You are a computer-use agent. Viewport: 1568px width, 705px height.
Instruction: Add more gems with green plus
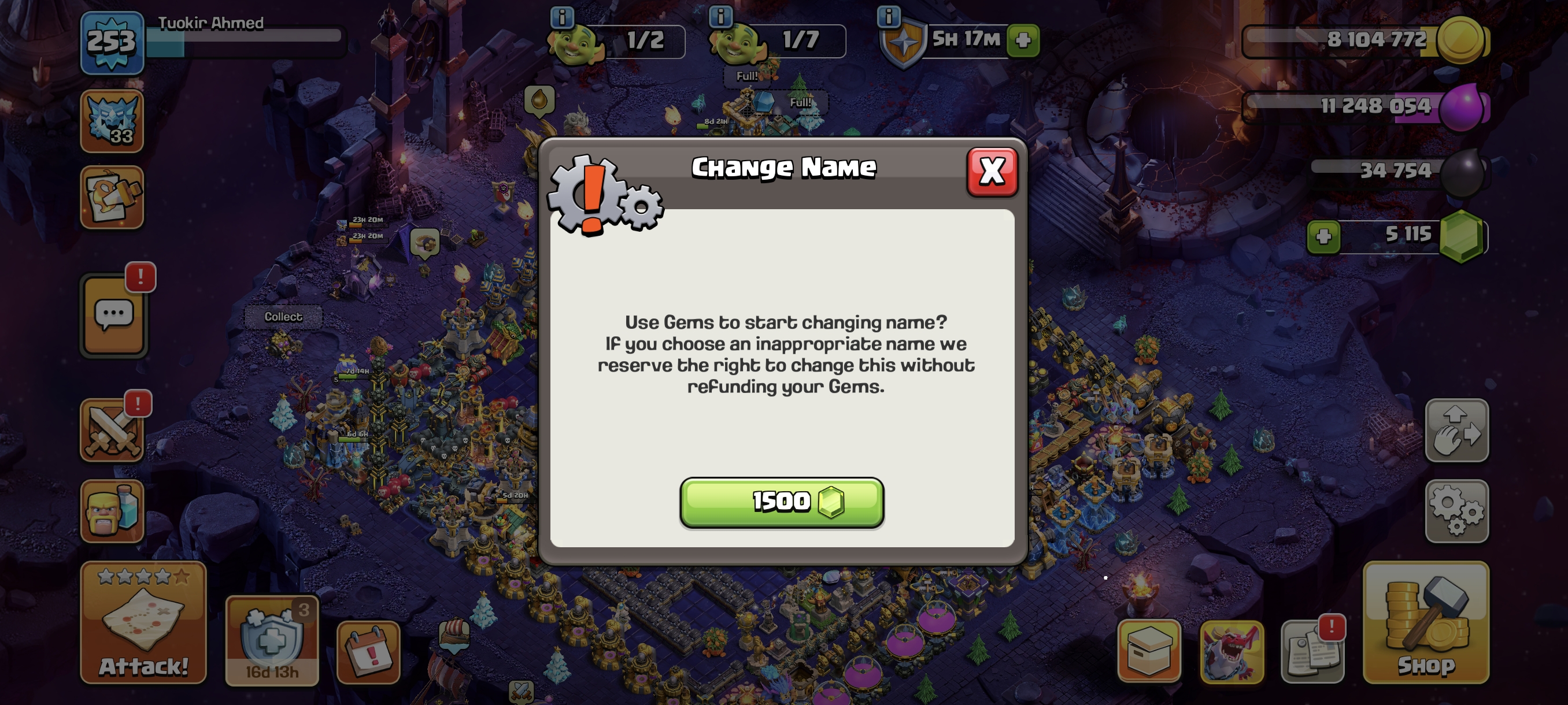click(x=1323, y=236)
